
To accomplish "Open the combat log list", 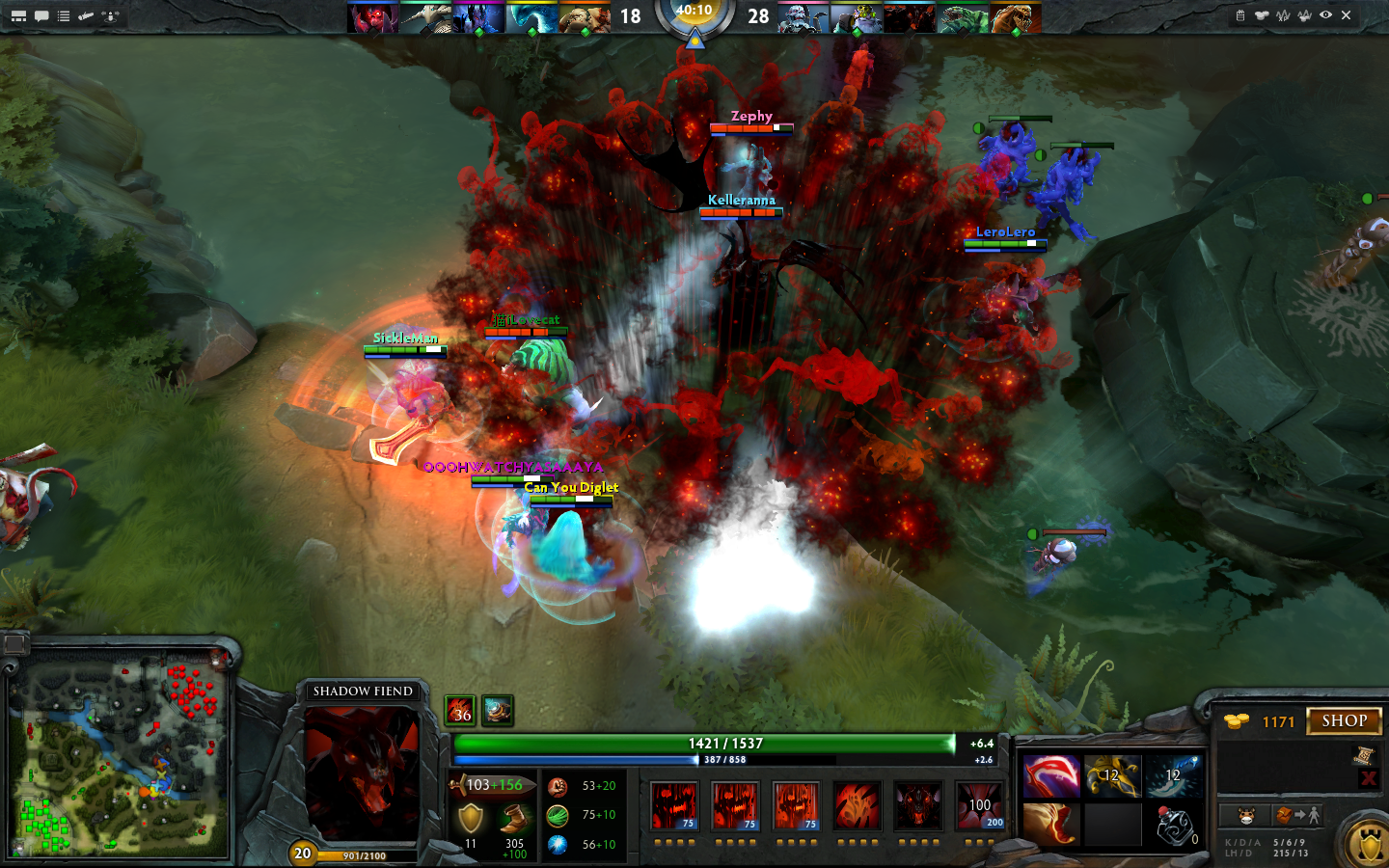I will [62, 15].
